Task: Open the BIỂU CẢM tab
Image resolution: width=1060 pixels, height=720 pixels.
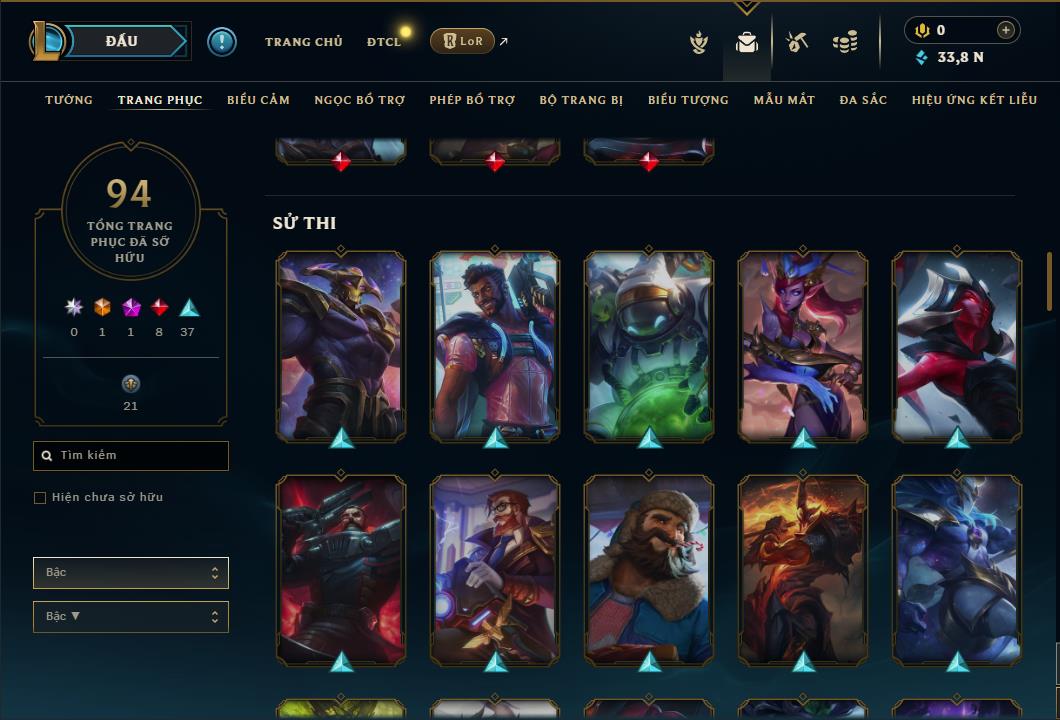Action: tap(258, 100)
